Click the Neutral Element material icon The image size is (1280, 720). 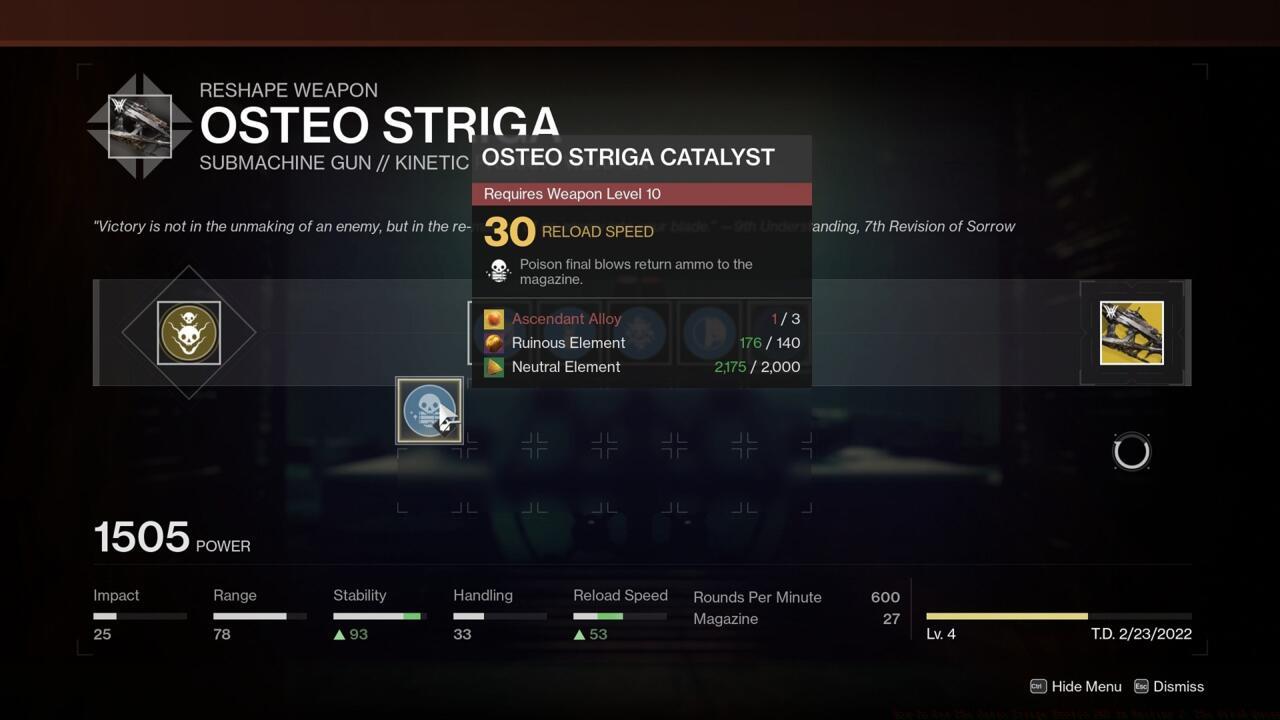click(492, 366)
